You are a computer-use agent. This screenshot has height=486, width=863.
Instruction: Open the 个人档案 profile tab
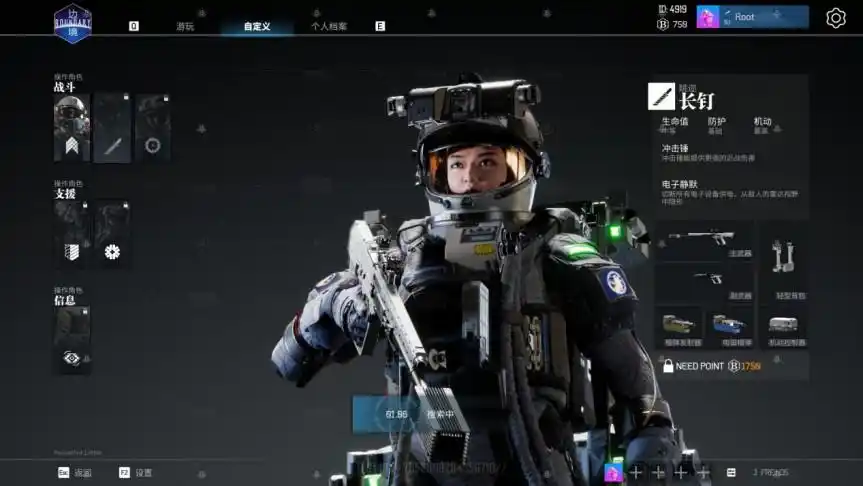[329, 26]
